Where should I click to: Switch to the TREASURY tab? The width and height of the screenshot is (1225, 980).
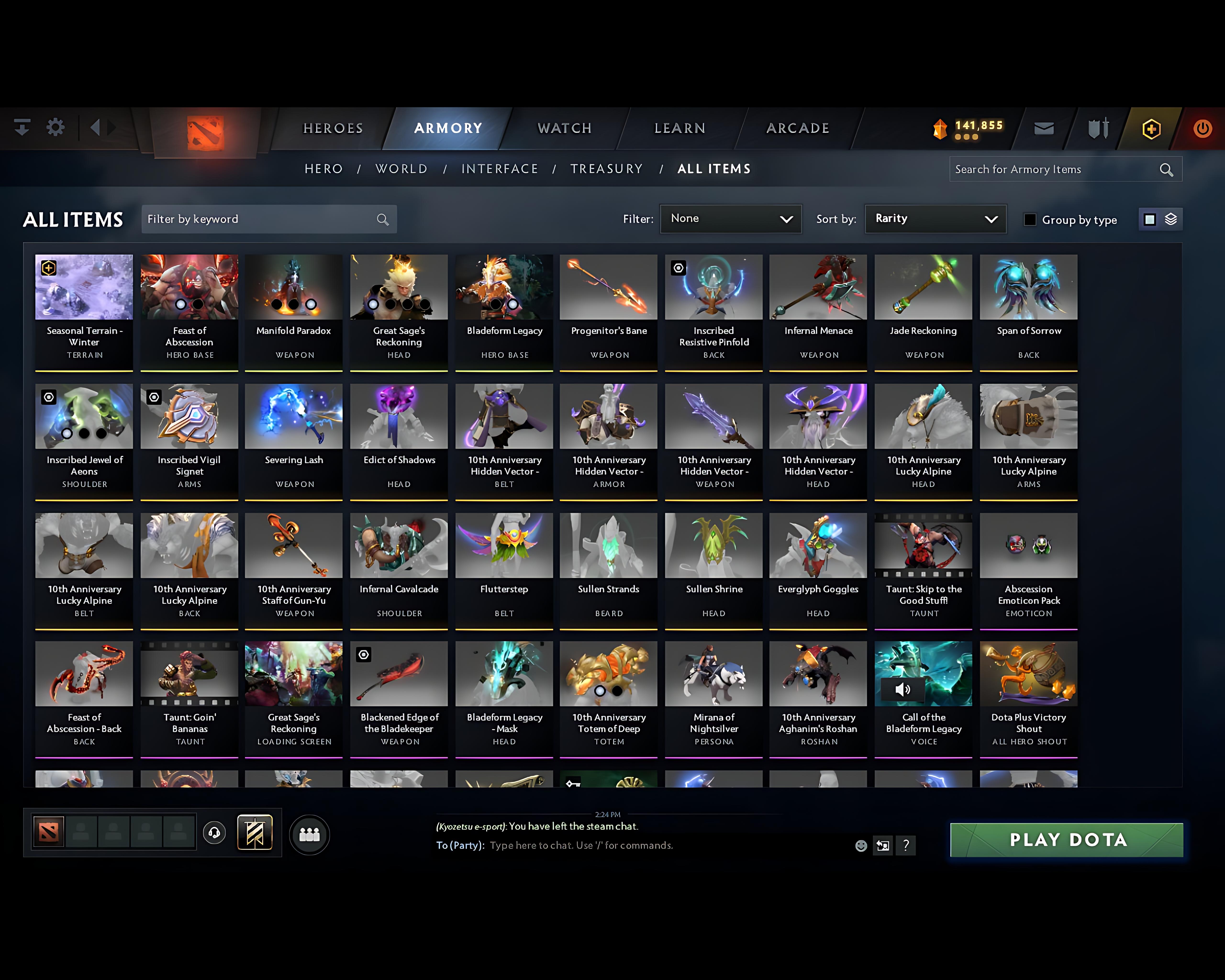tap(607, 169)
